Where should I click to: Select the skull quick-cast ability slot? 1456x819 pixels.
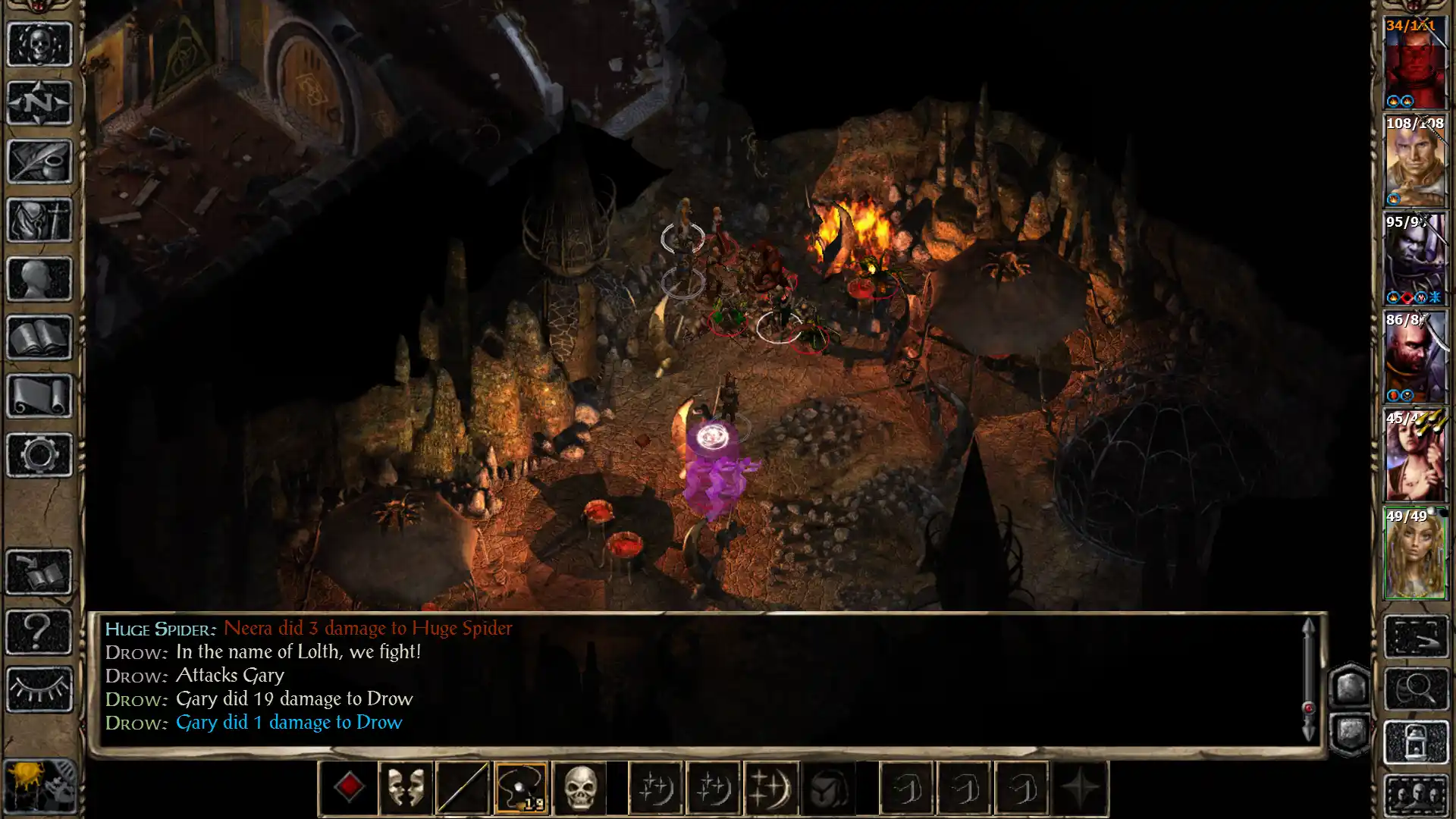(580, 789)
